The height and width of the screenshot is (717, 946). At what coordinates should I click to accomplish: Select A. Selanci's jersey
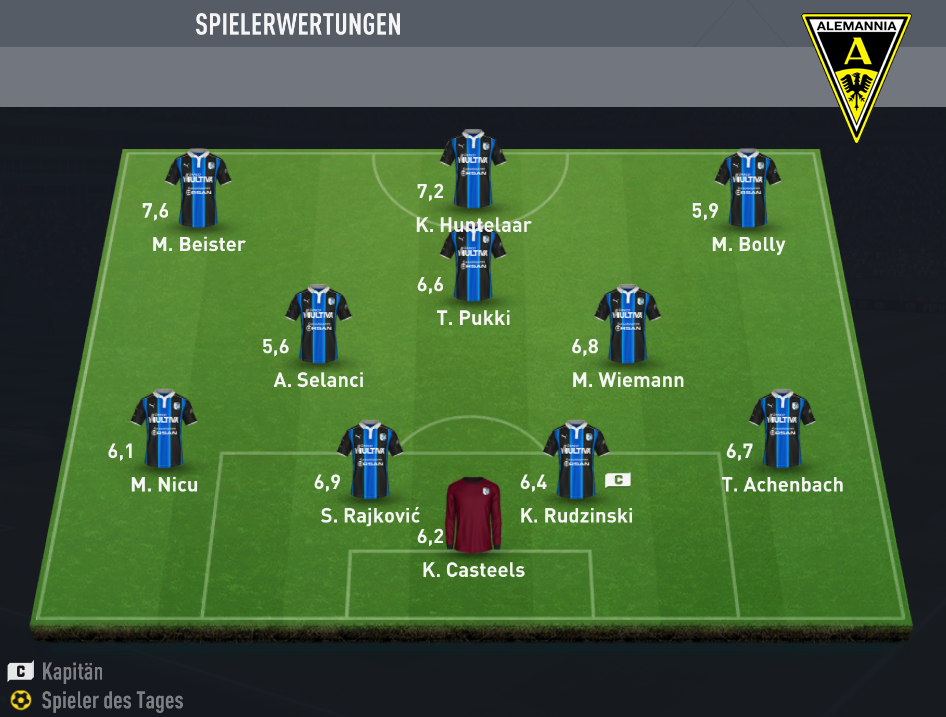pos(318,325)
